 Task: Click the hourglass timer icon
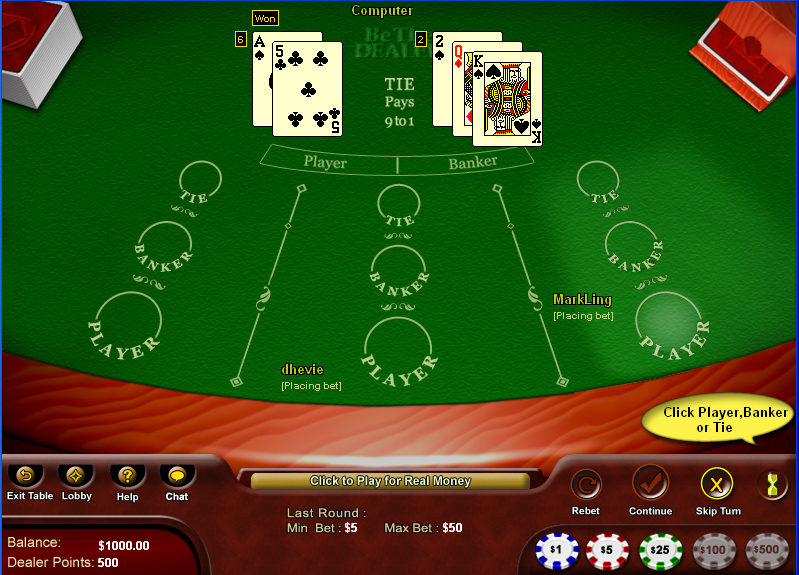[771, 485]
